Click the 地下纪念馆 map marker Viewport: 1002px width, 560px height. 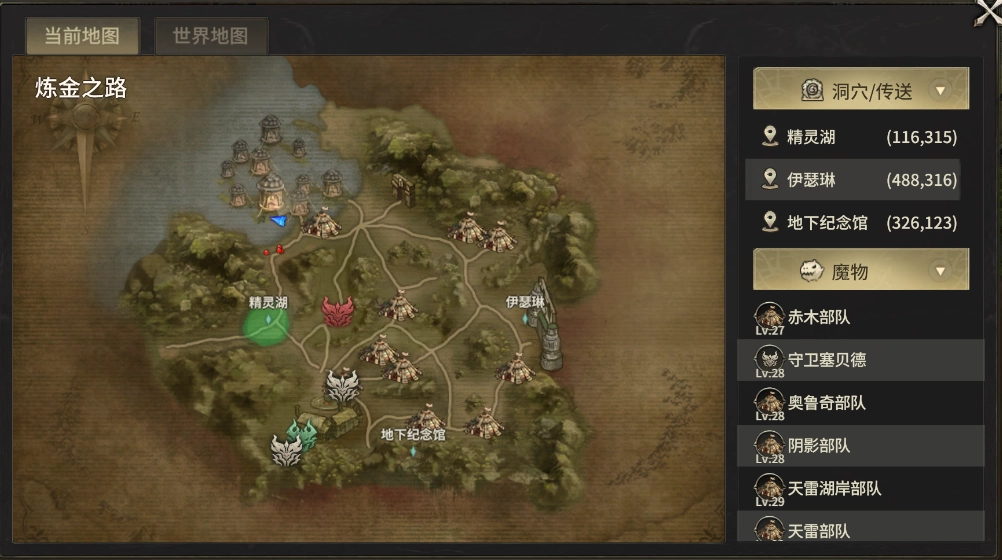[x=412, y=450]
